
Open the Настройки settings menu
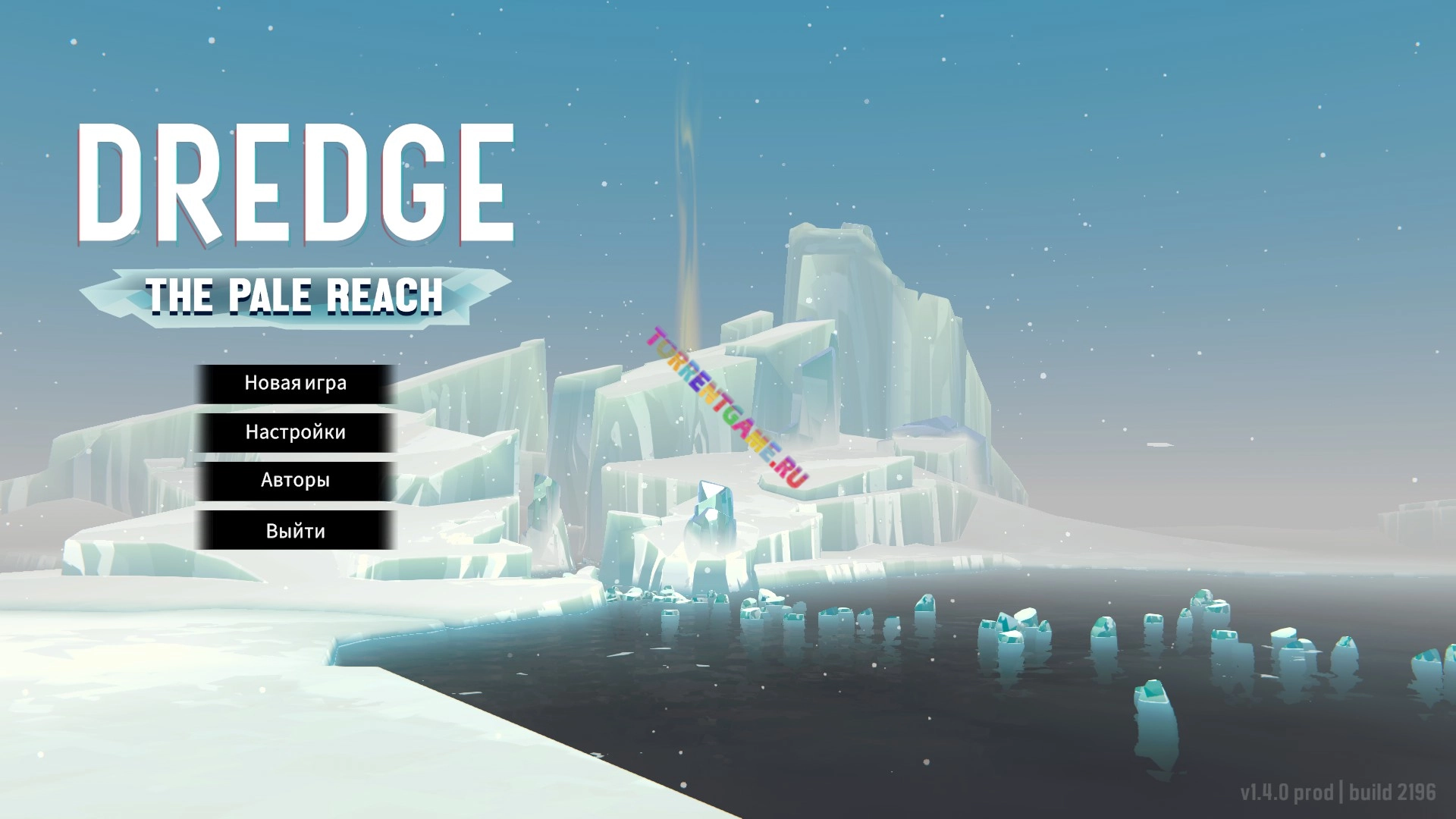[296, 432]
